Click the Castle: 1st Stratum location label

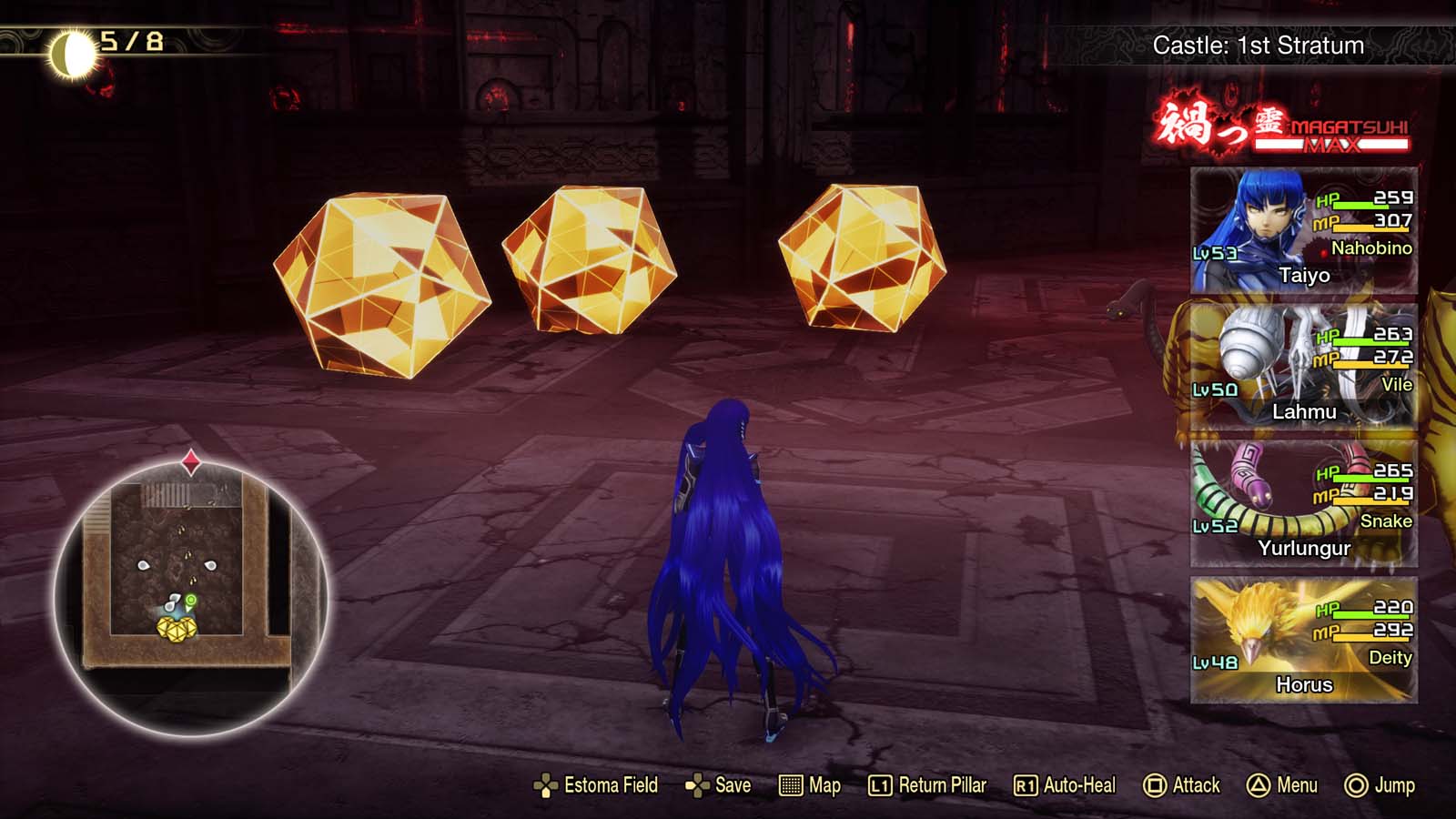(x=1259, y=45)
